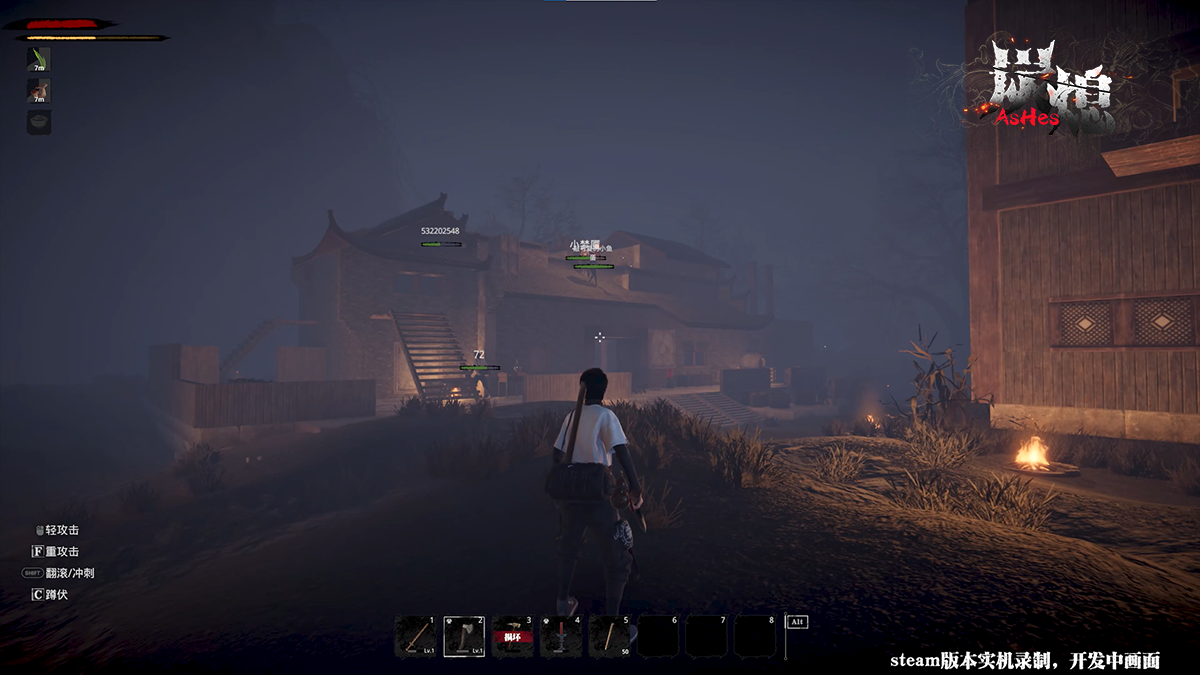
Task: Click the meat food buff icon
Action: pyautogui.click(x=39, y=91)
